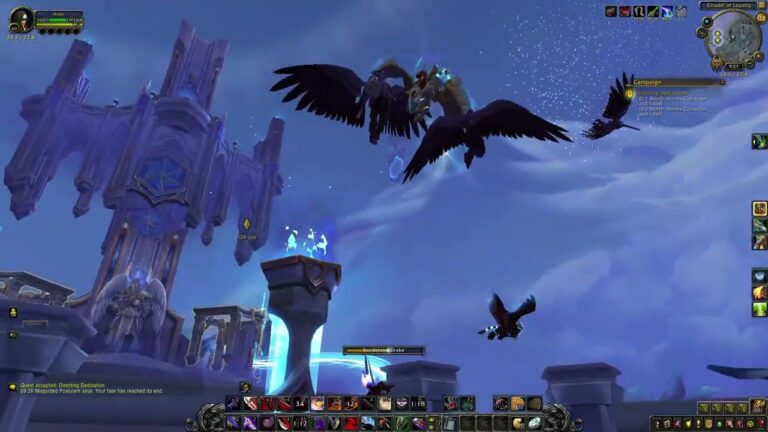Use the ability with the 1:18 cooldown

[417, 404]
